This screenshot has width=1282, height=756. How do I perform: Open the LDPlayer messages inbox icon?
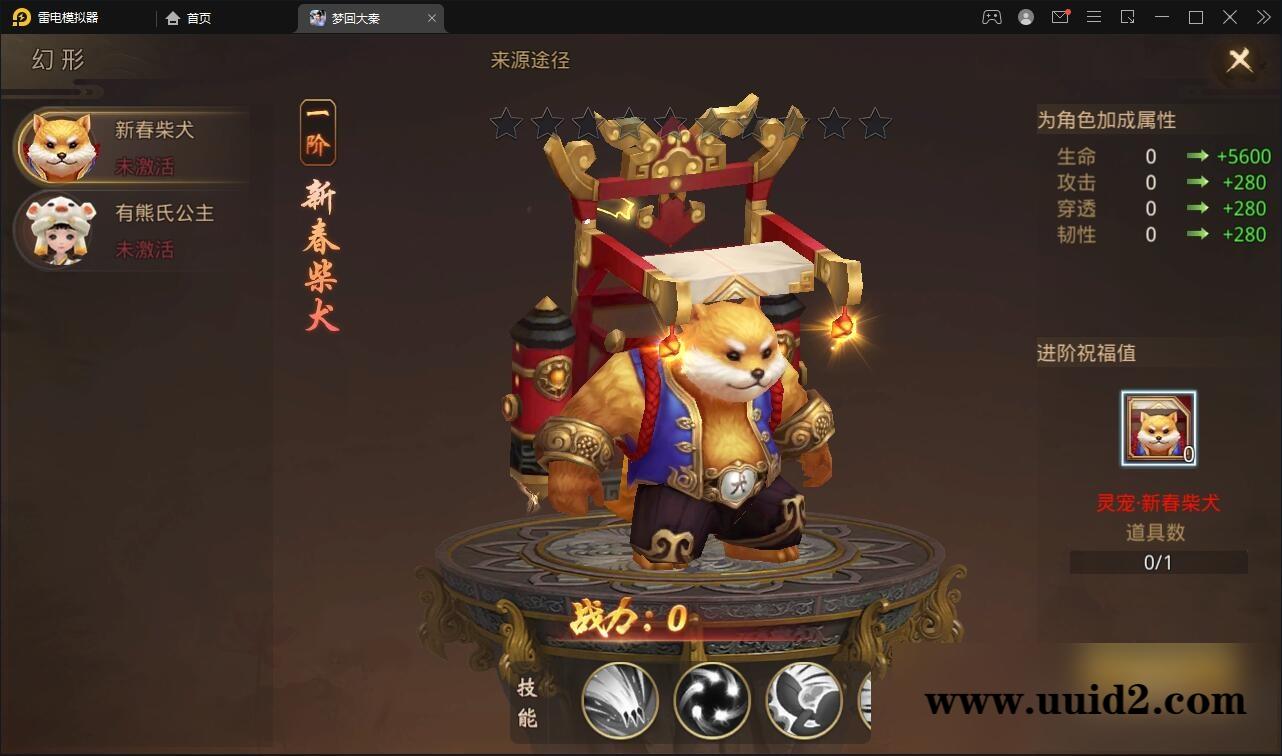tap(1060, 17)
